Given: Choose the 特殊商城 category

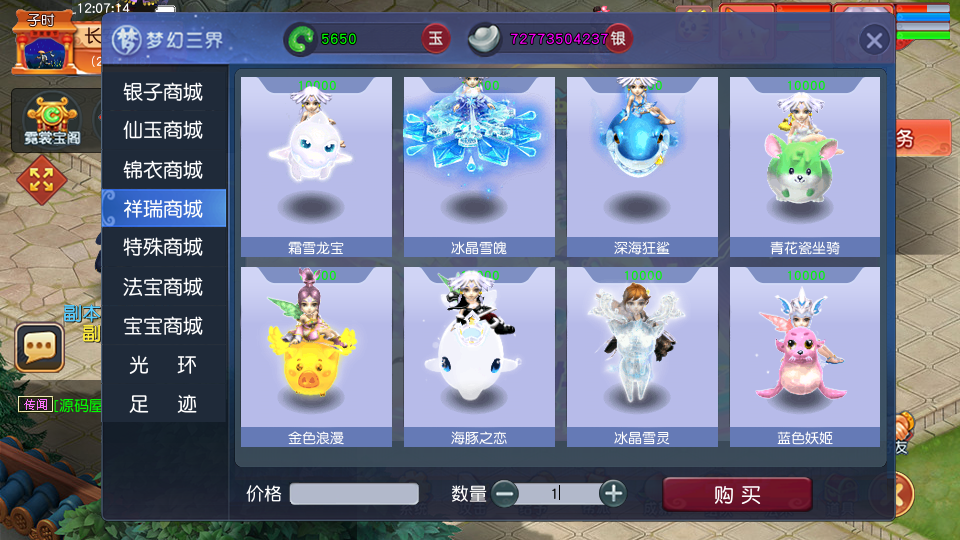Looking at the screenshot, I should pos(163,247).
